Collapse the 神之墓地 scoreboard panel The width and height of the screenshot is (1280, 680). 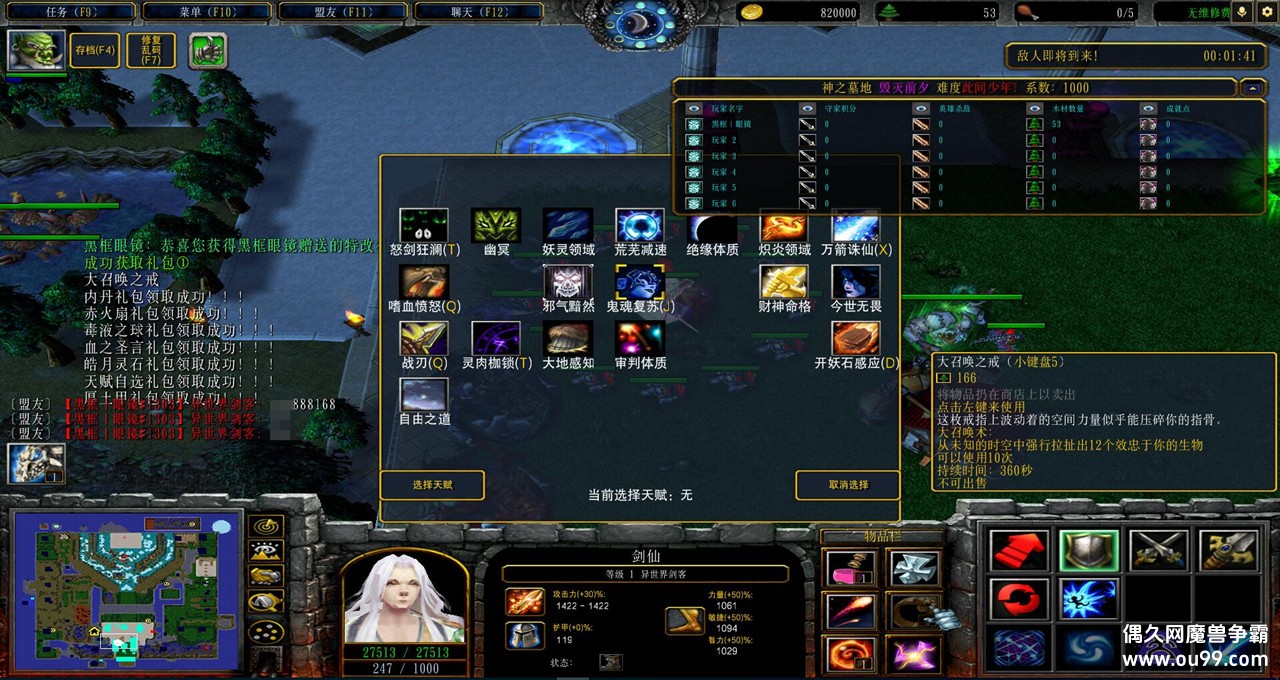click(x=1253, y=88)
